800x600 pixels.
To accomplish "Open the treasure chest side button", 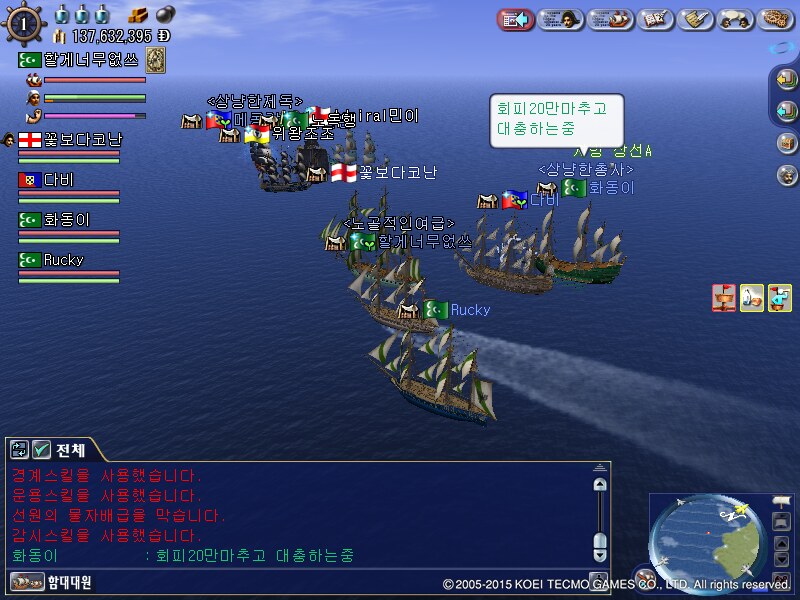I will coord(786,142).
